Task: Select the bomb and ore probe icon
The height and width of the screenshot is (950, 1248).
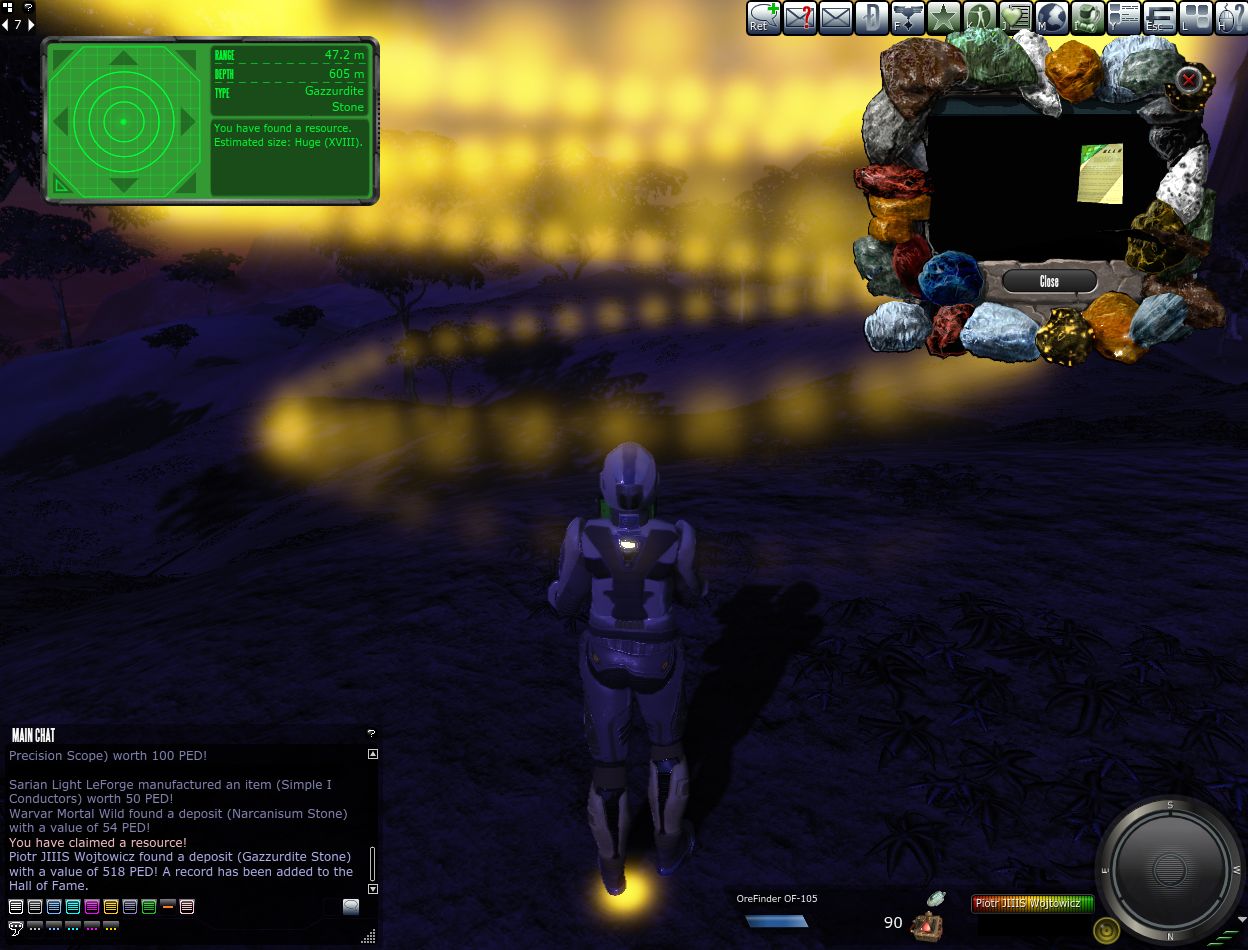Action: (x=927, y=923)
